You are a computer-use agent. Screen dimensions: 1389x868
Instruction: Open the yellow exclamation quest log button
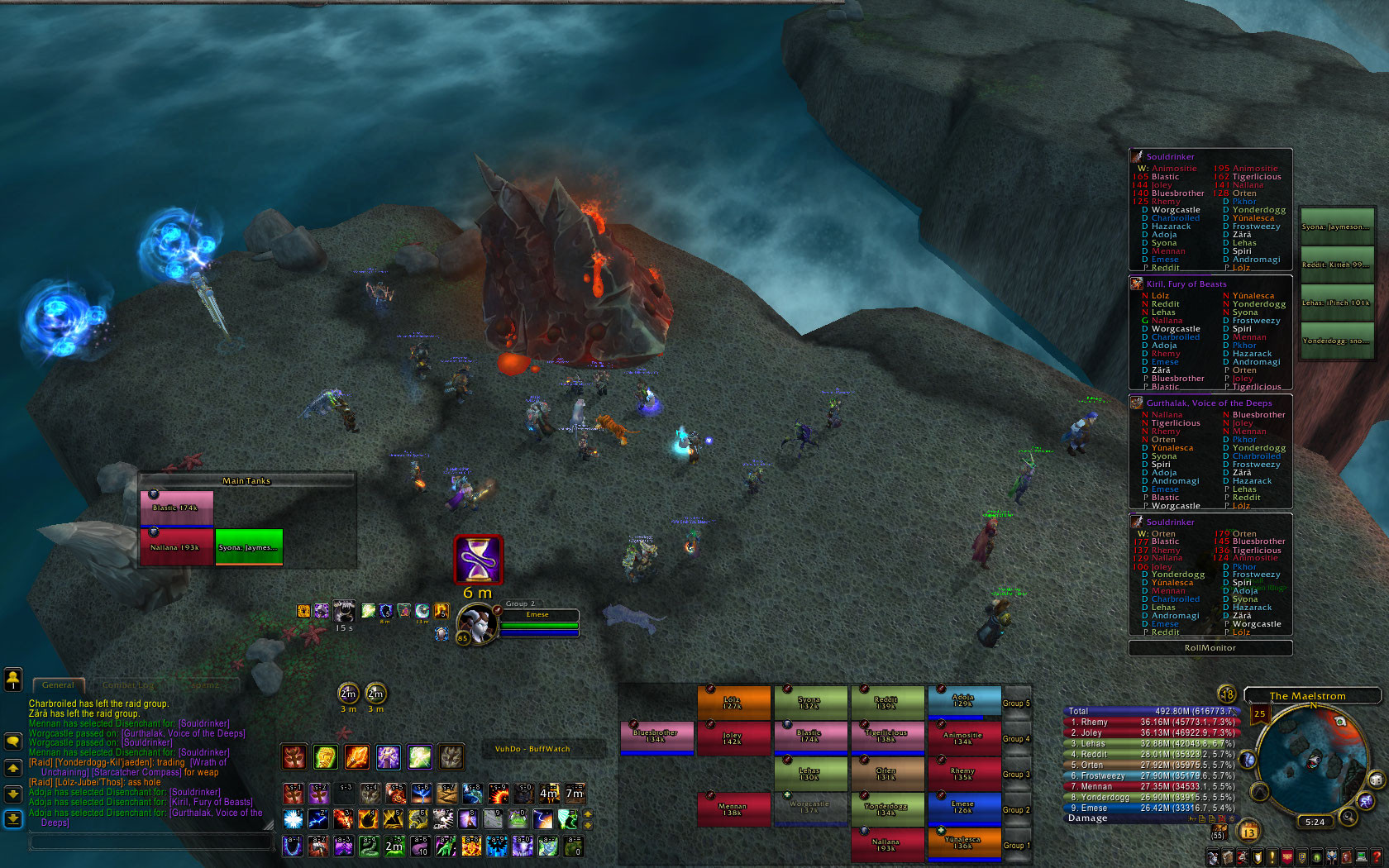(x=1272, y=858)
